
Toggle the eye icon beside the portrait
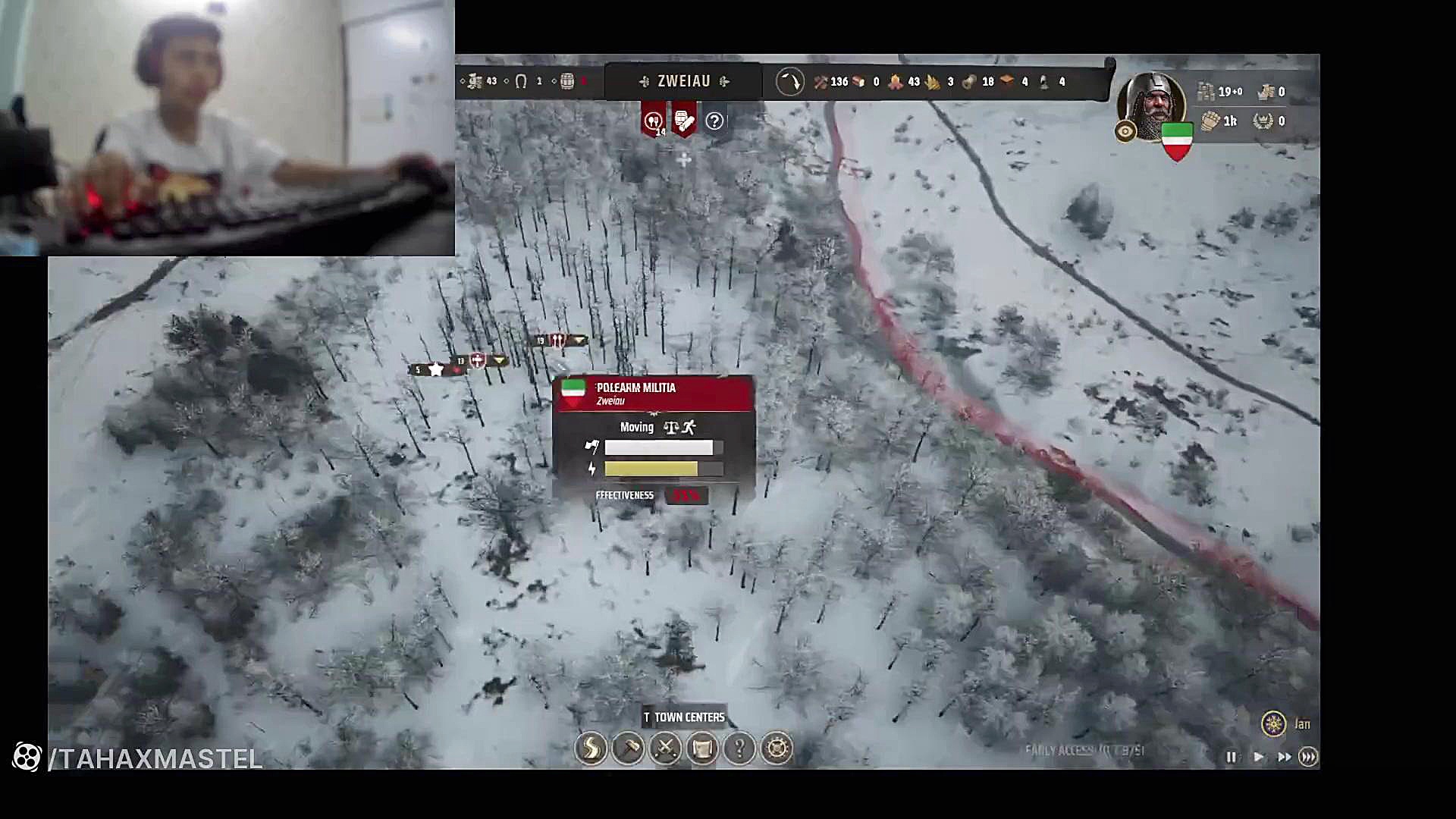(1125, 132)
